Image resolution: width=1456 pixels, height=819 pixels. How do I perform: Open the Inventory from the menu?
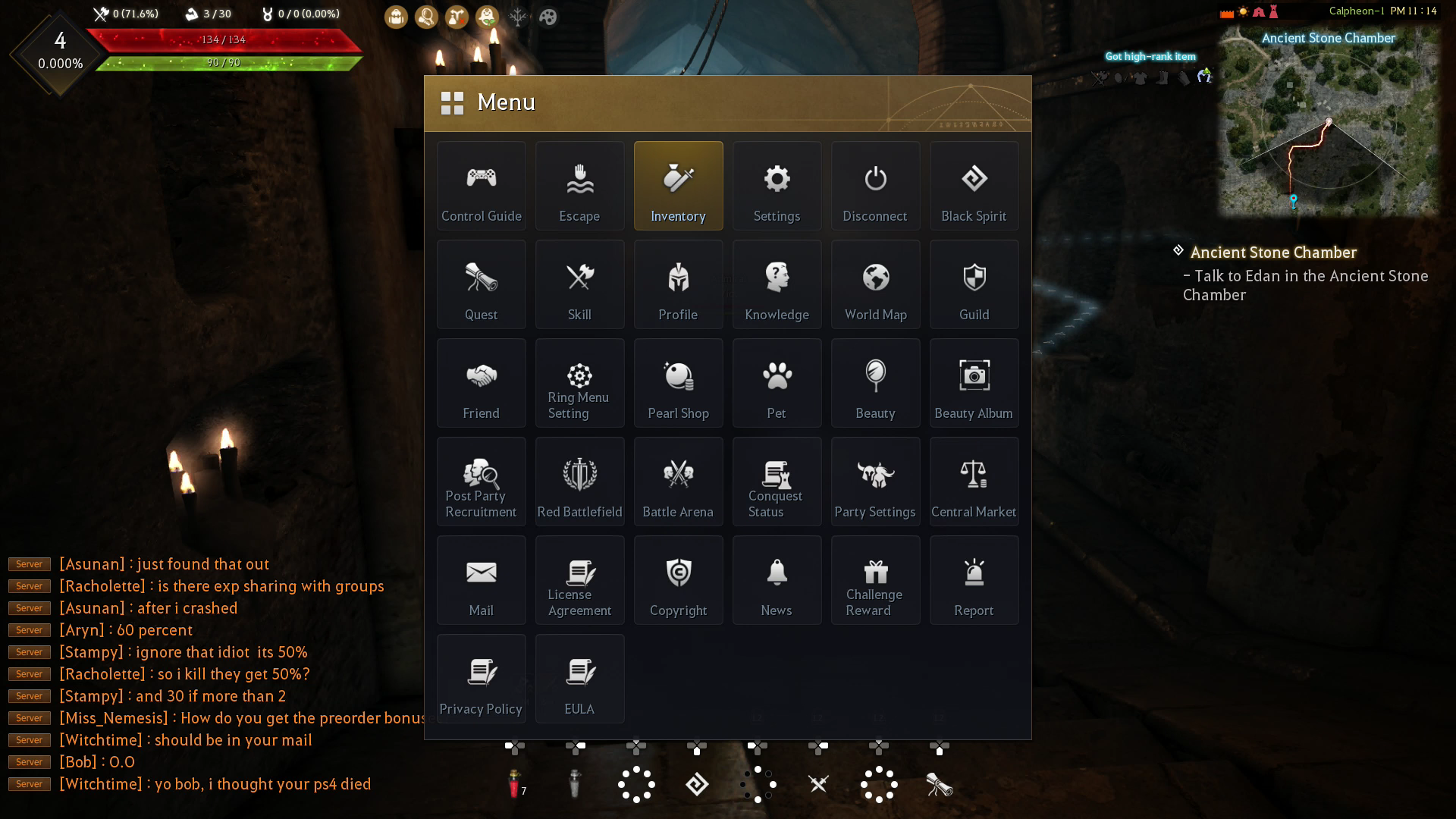pyautogui.click(x=678, y=186)
